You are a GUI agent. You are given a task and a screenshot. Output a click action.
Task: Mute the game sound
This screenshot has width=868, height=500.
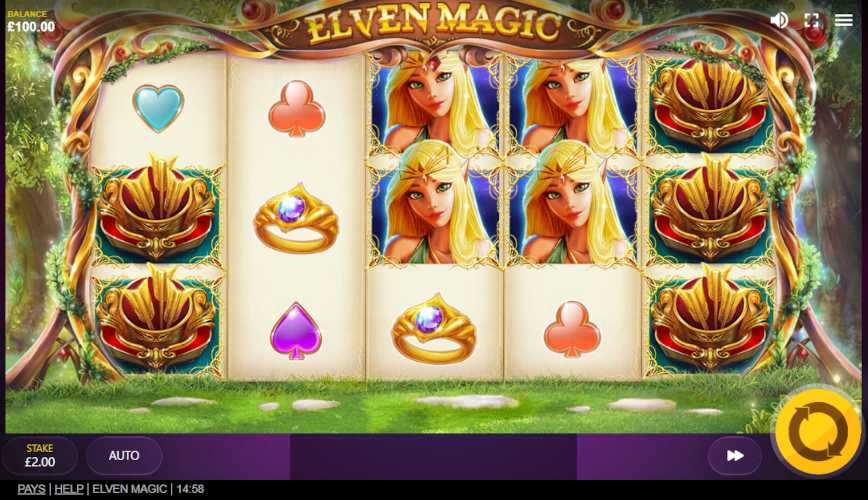(x=779, y=20)
